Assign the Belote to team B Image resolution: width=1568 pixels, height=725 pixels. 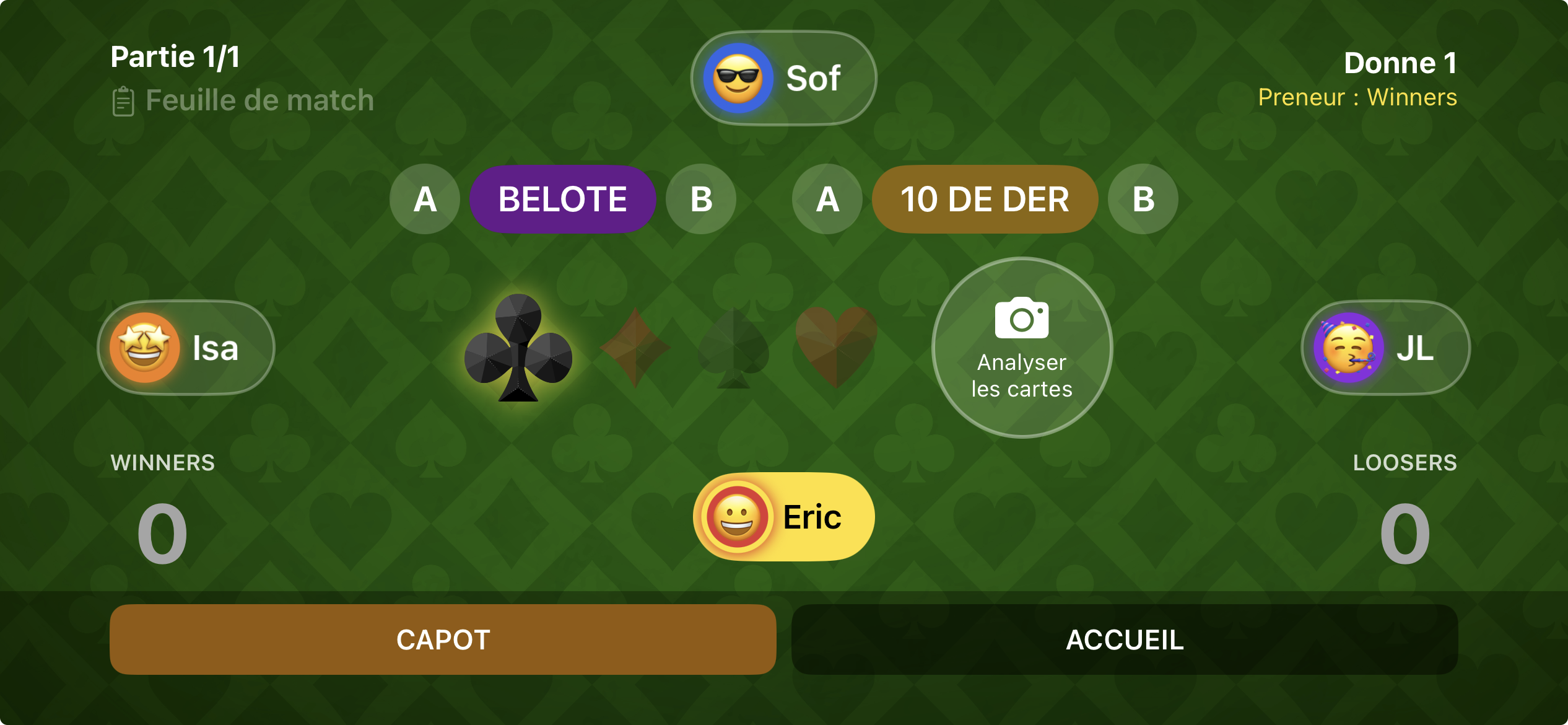(700, 199)
